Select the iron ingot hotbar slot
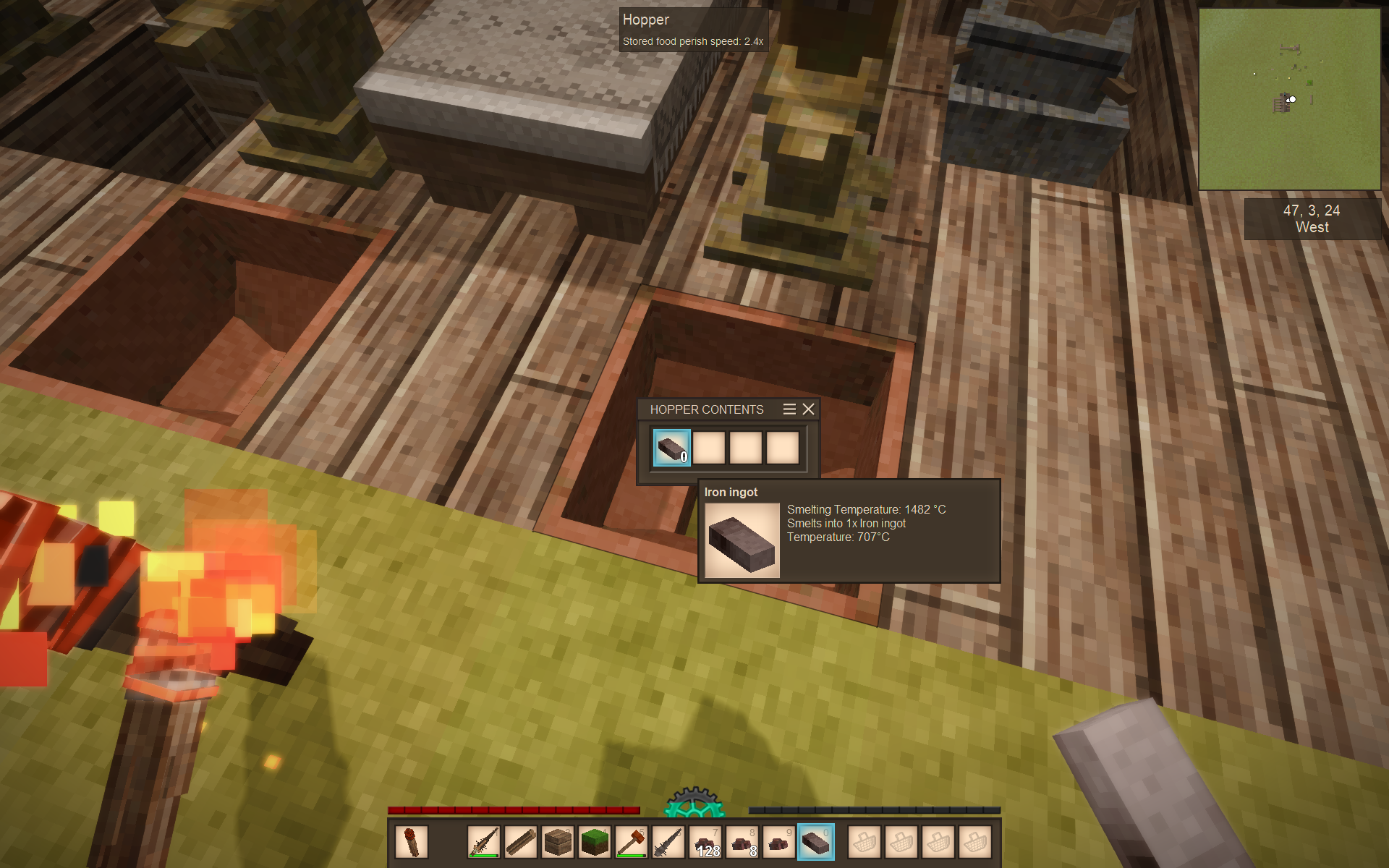 coord(815,842)
